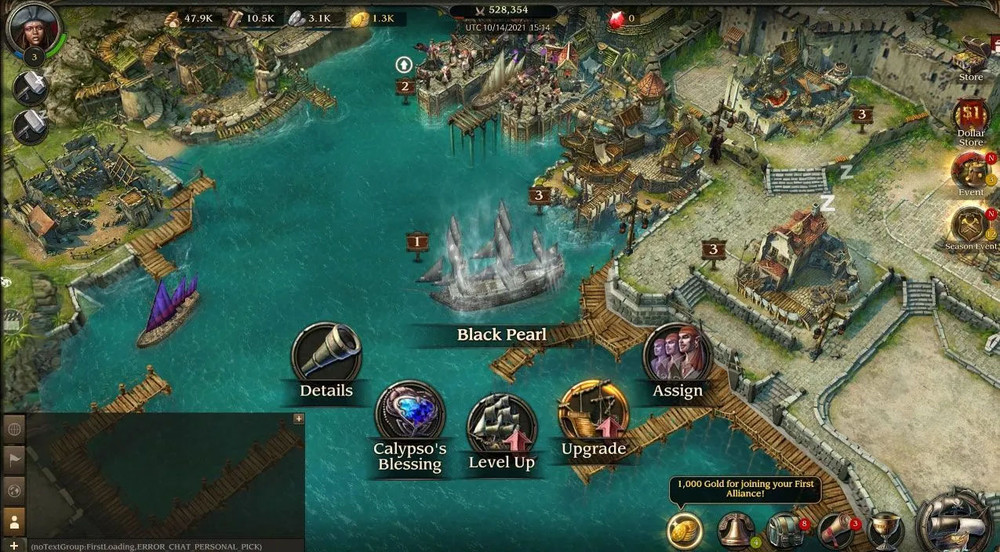
Task: Switch to the flag chat tab
Action: 14,459
